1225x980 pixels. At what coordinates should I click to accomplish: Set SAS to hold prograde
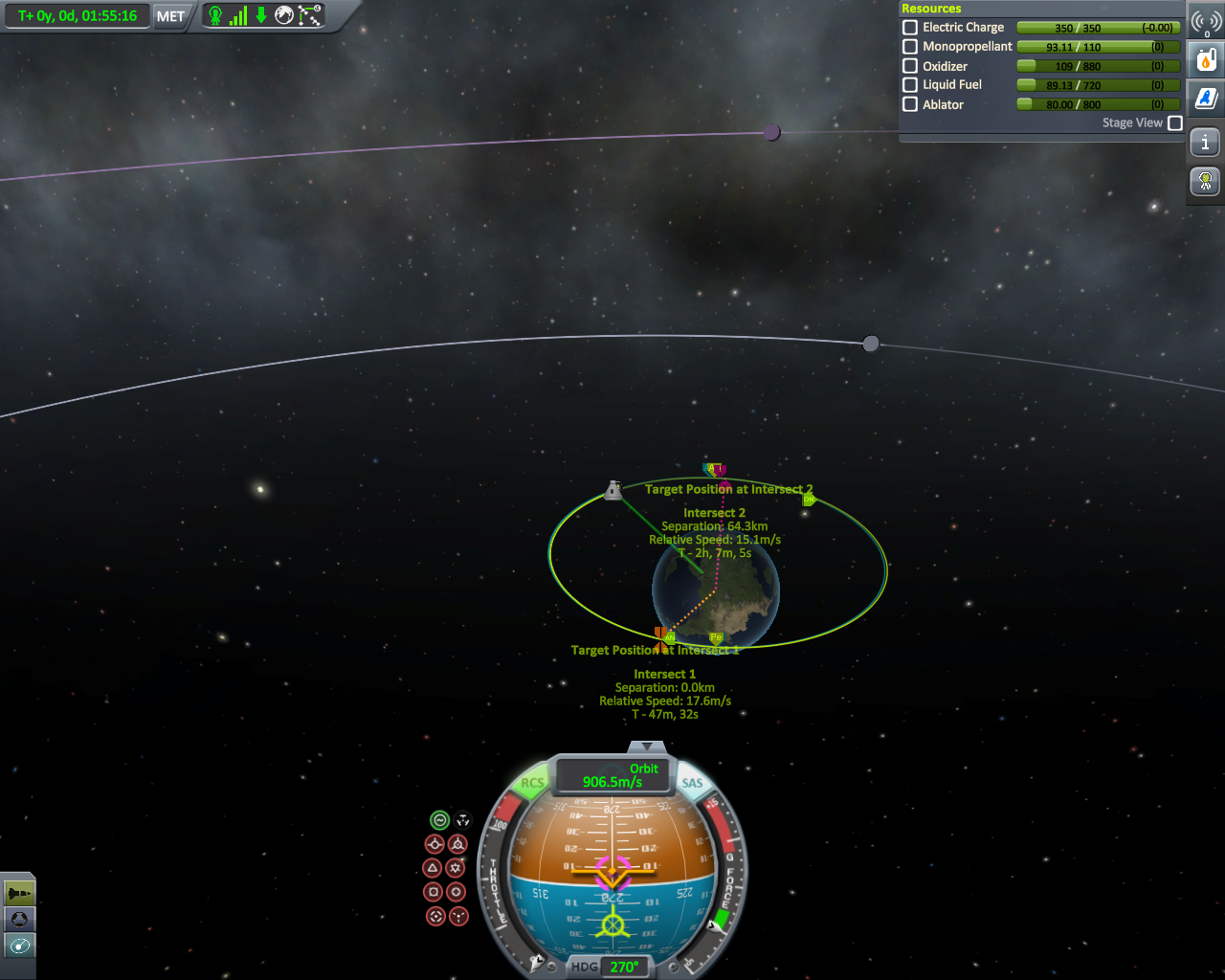(x=434, y=844)
